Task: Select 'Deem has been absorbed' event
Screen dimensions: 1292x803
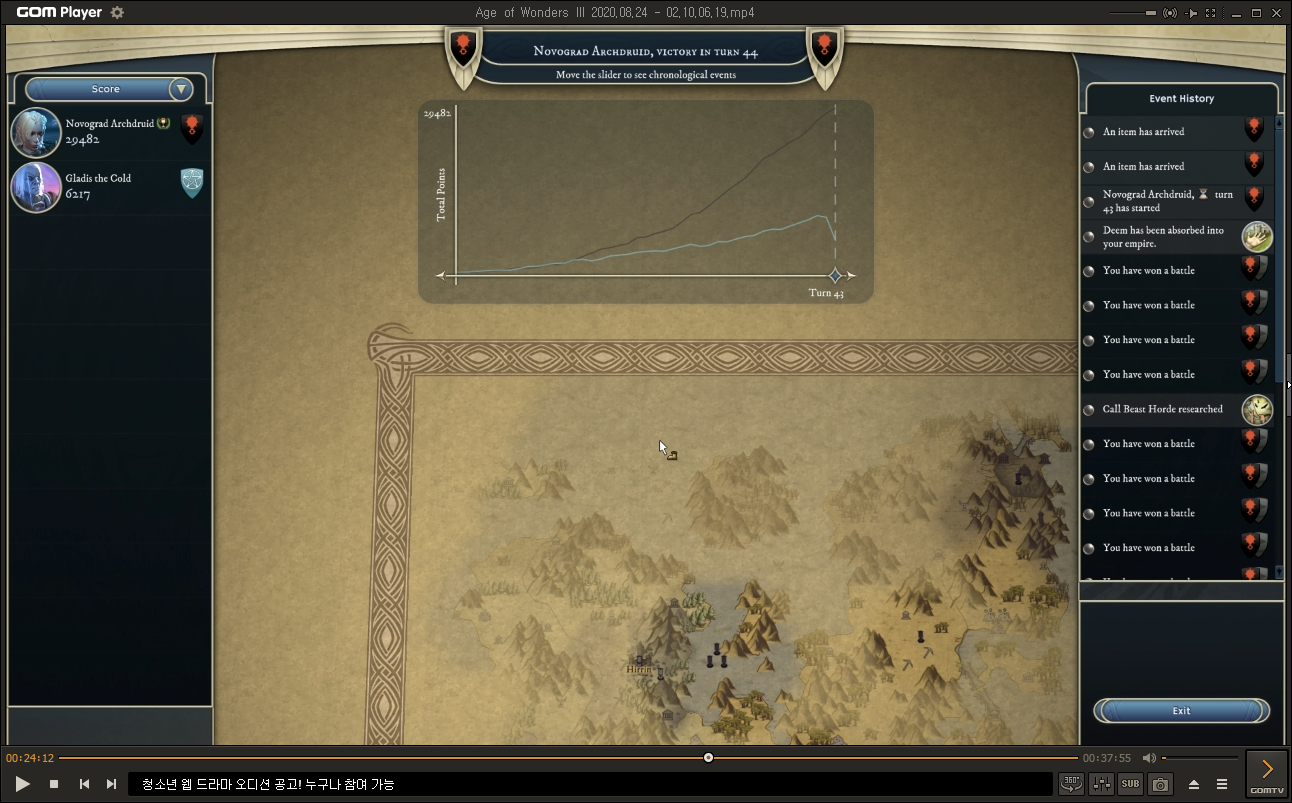Action: (x=1162, y=237)
